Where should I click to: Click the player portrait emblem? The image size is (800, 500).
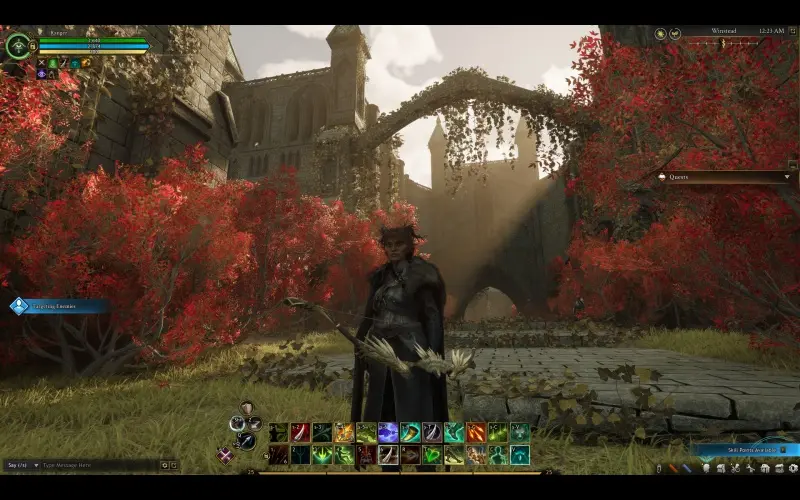pyautogui.click(x=18, y=46)
